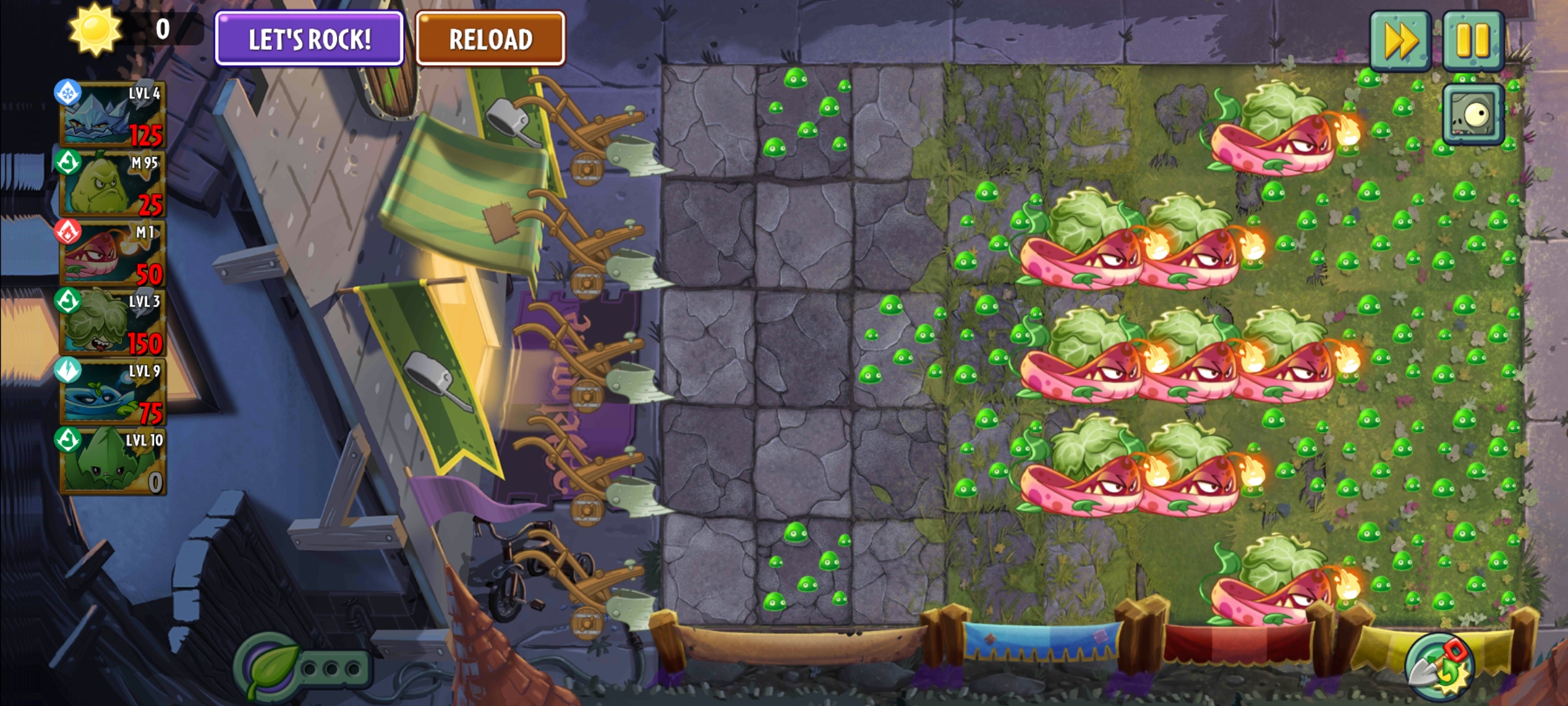The height and width of the screenshot is (706, 1568).
Task: Choose the blue plant seed packet costing 75
Action: (112, 392)
